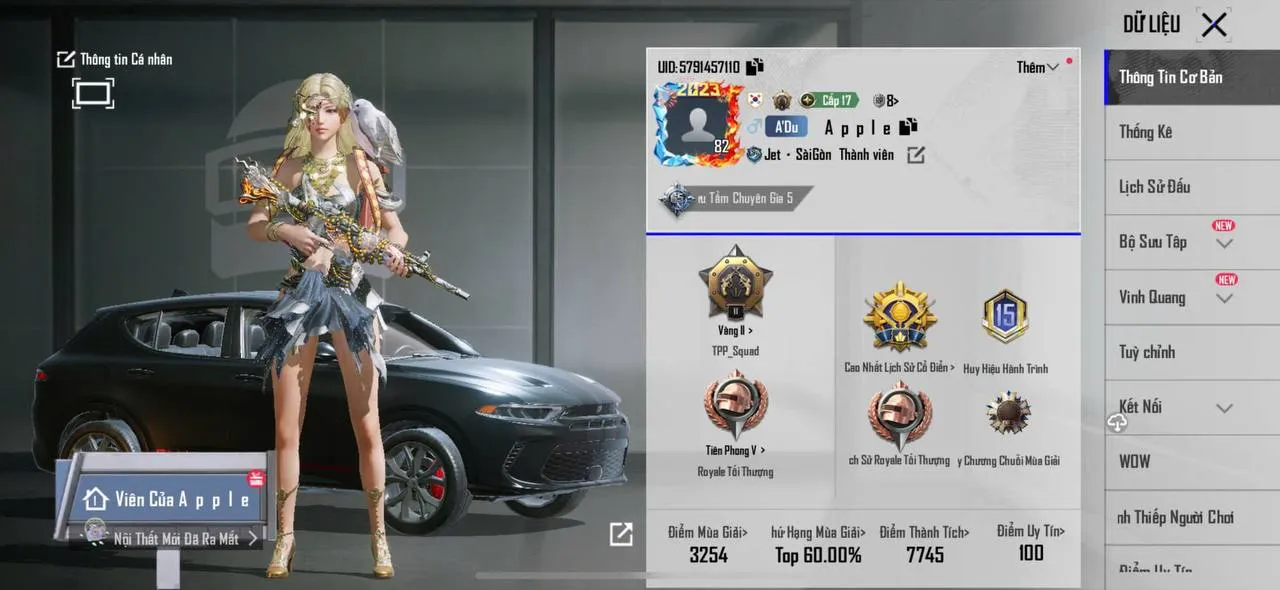Select the WOW tab
The width and height of the screenshot is (1280, 590).
(1134, 462)
